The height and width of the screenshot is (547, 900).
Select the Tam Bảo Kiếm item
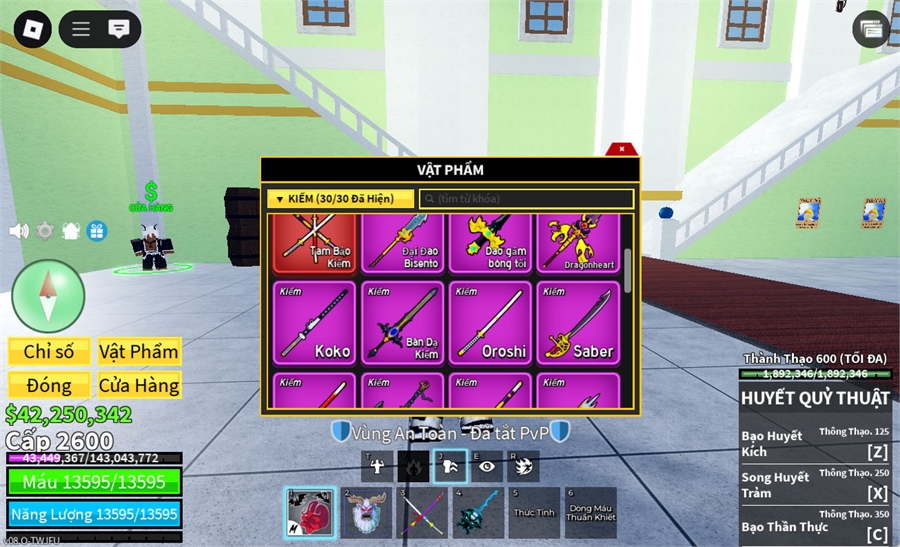tap(314, 243)
